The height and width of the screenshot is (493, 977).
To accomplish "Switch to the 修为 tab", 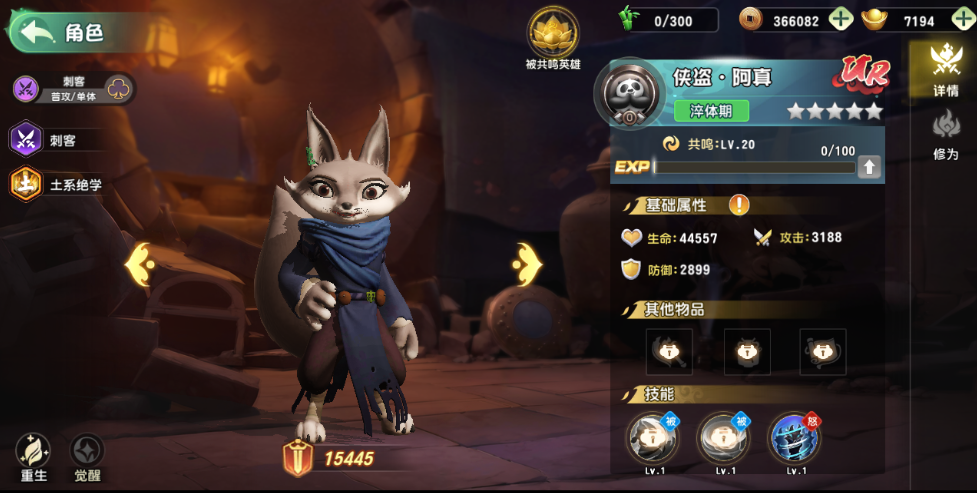I will click(x=945, y=135).
